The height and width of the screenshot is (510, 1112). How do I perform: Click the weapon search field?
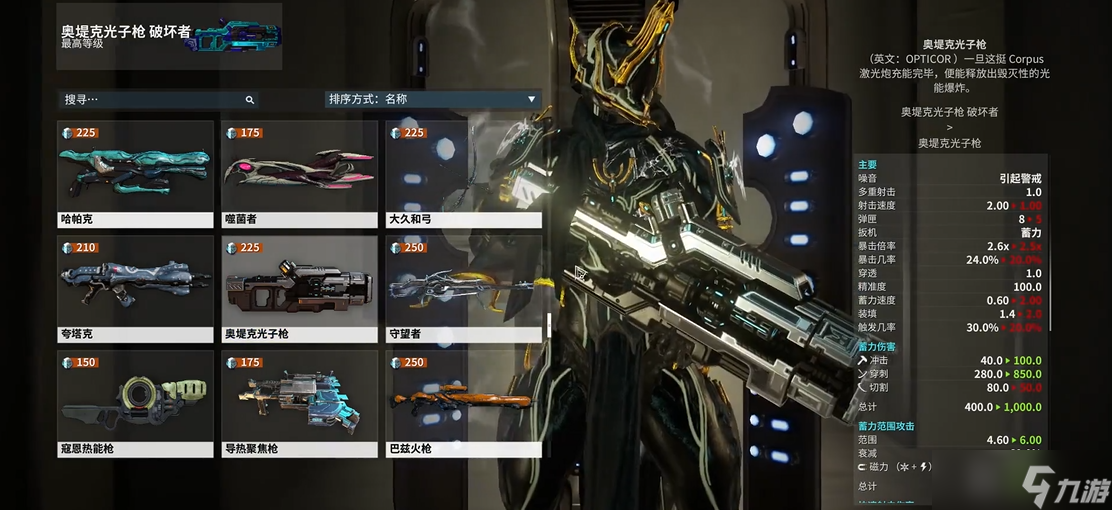click(150, 100)
